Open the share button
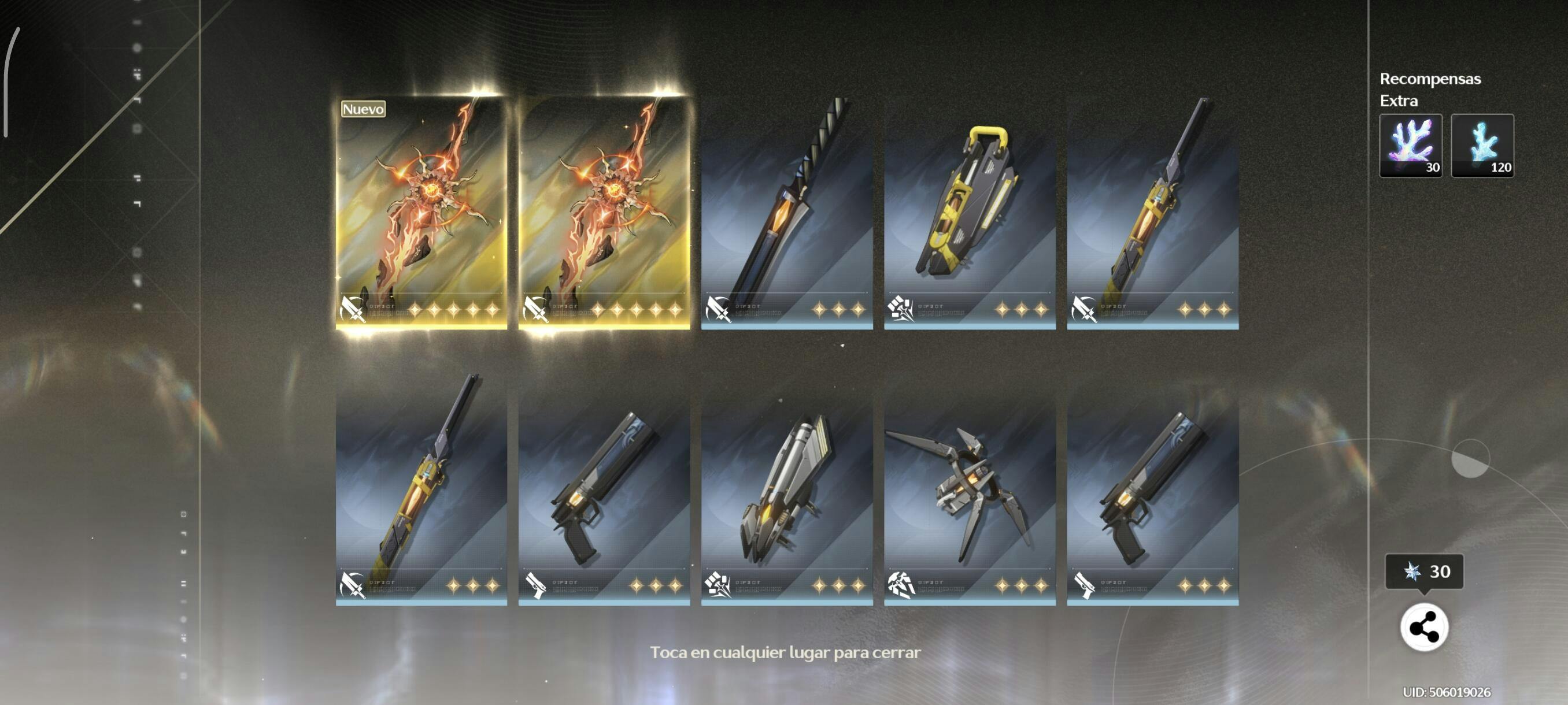1568x705 pixels. point(1423,627)
